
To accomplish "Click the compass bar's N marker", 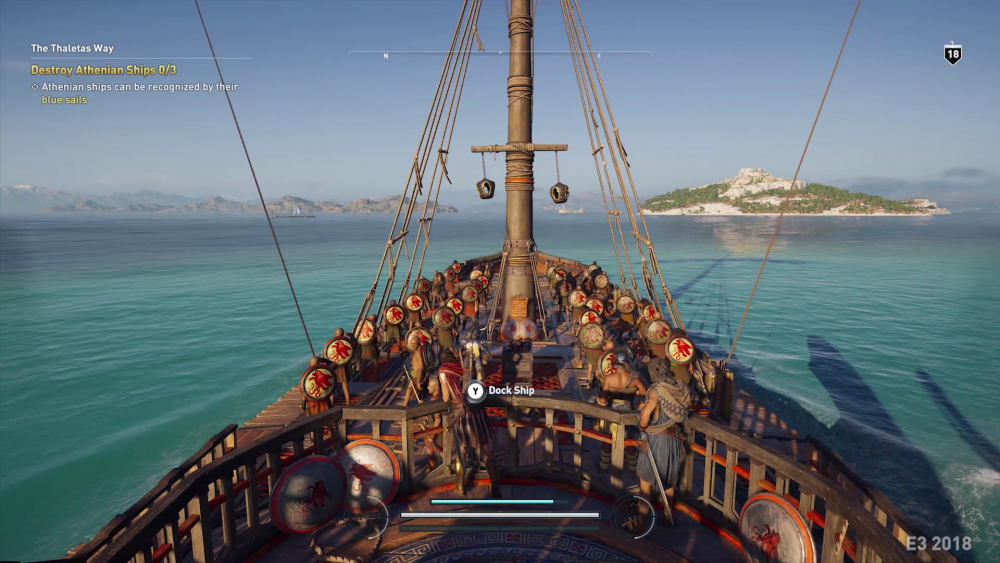I will (x=386, y=56).
